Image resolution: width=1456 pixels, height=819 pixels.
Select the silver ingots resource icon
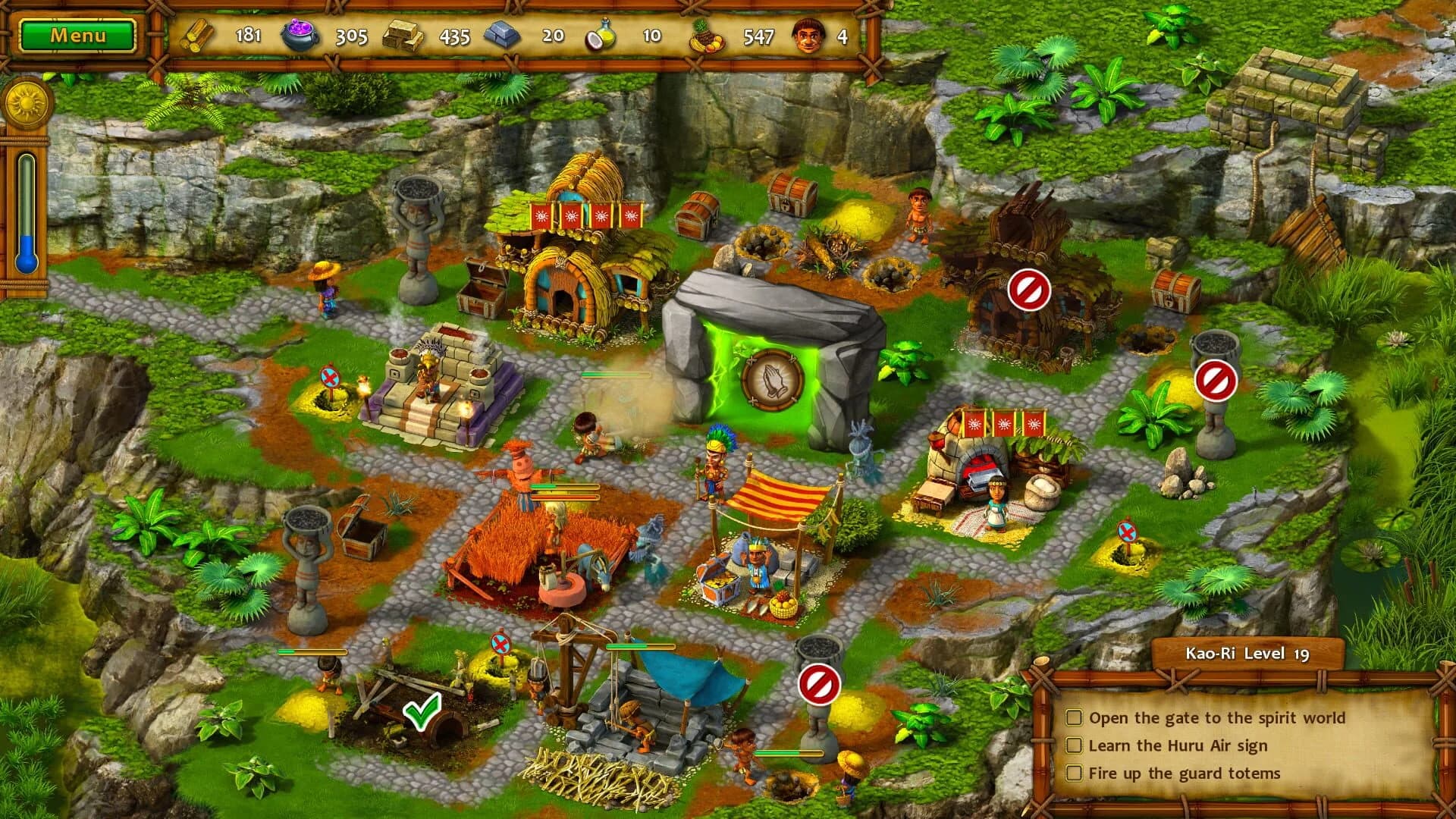[504, 34]
